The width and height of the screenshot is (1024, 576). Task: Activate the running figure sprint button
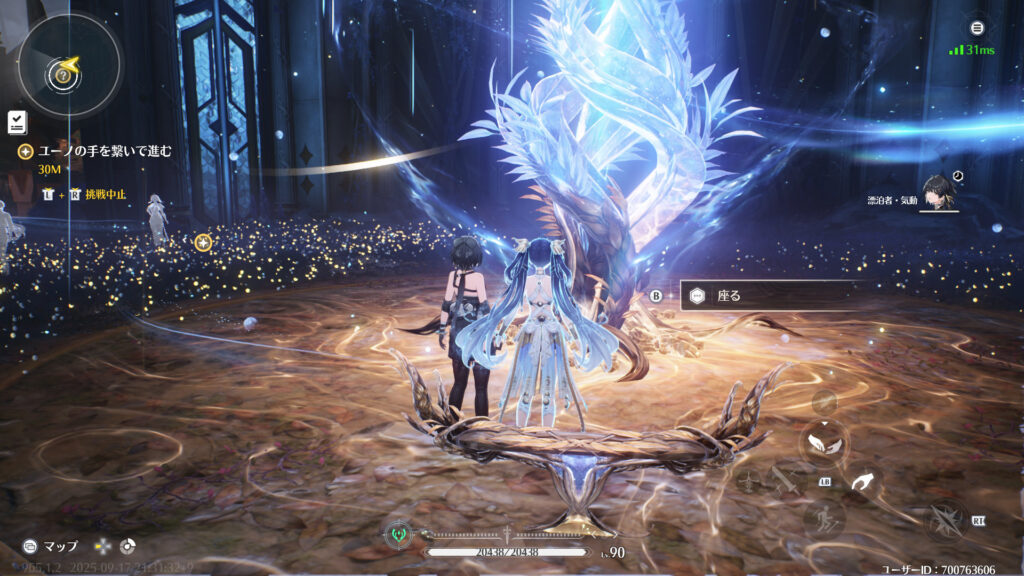pos(824,518)
